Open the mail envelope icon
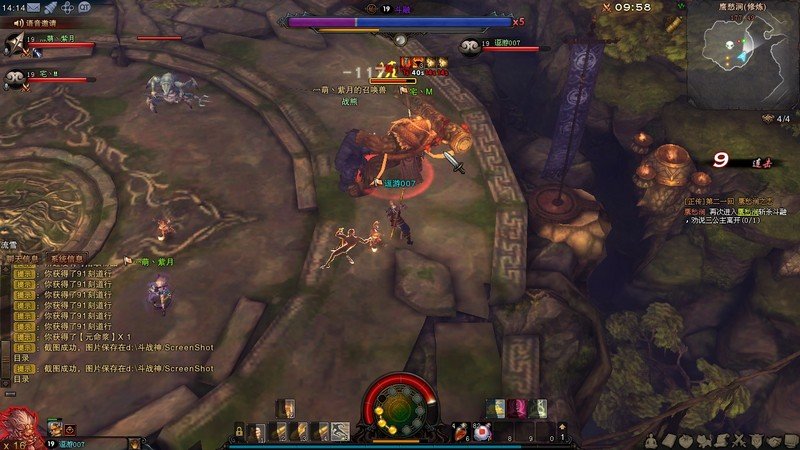The height and width of the screenshot is (450, 800). (x=34, y=7)
